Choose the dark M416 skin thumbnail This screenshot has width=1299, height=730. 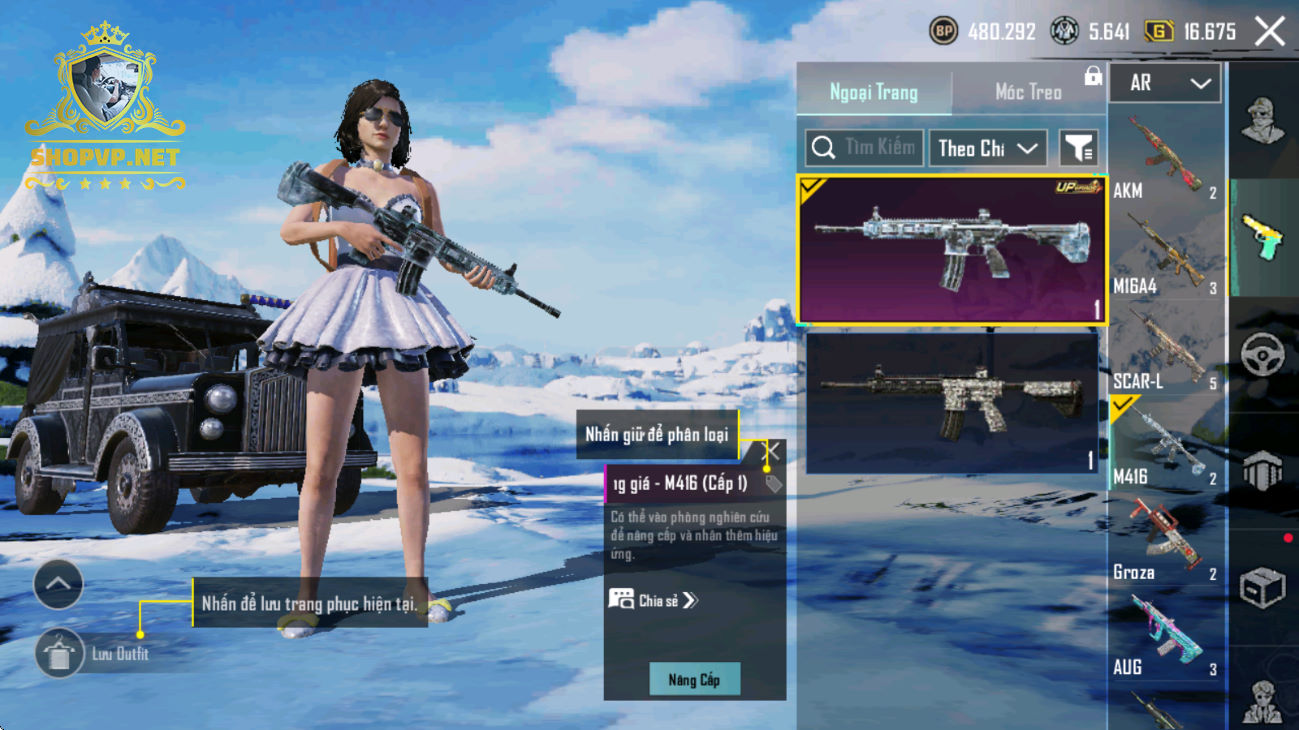point(951,402)
